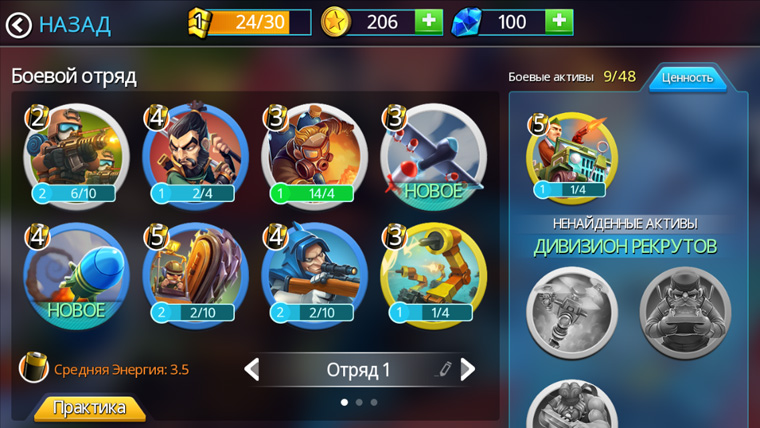Go back with the НАЗАД button
Screen dimensions: 760x428
(58, 25)
